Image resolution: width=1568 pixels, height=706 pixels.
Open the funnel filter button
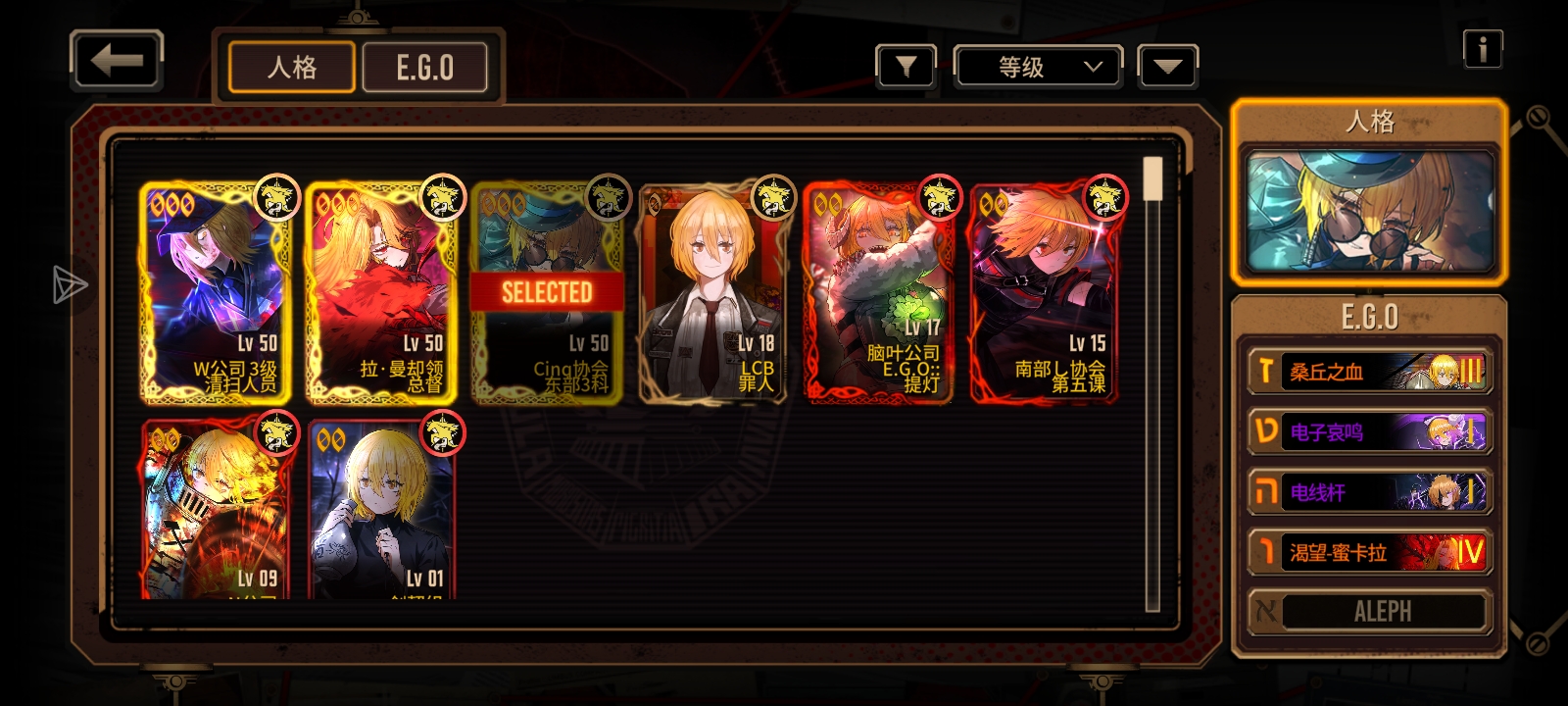(906, 67)
